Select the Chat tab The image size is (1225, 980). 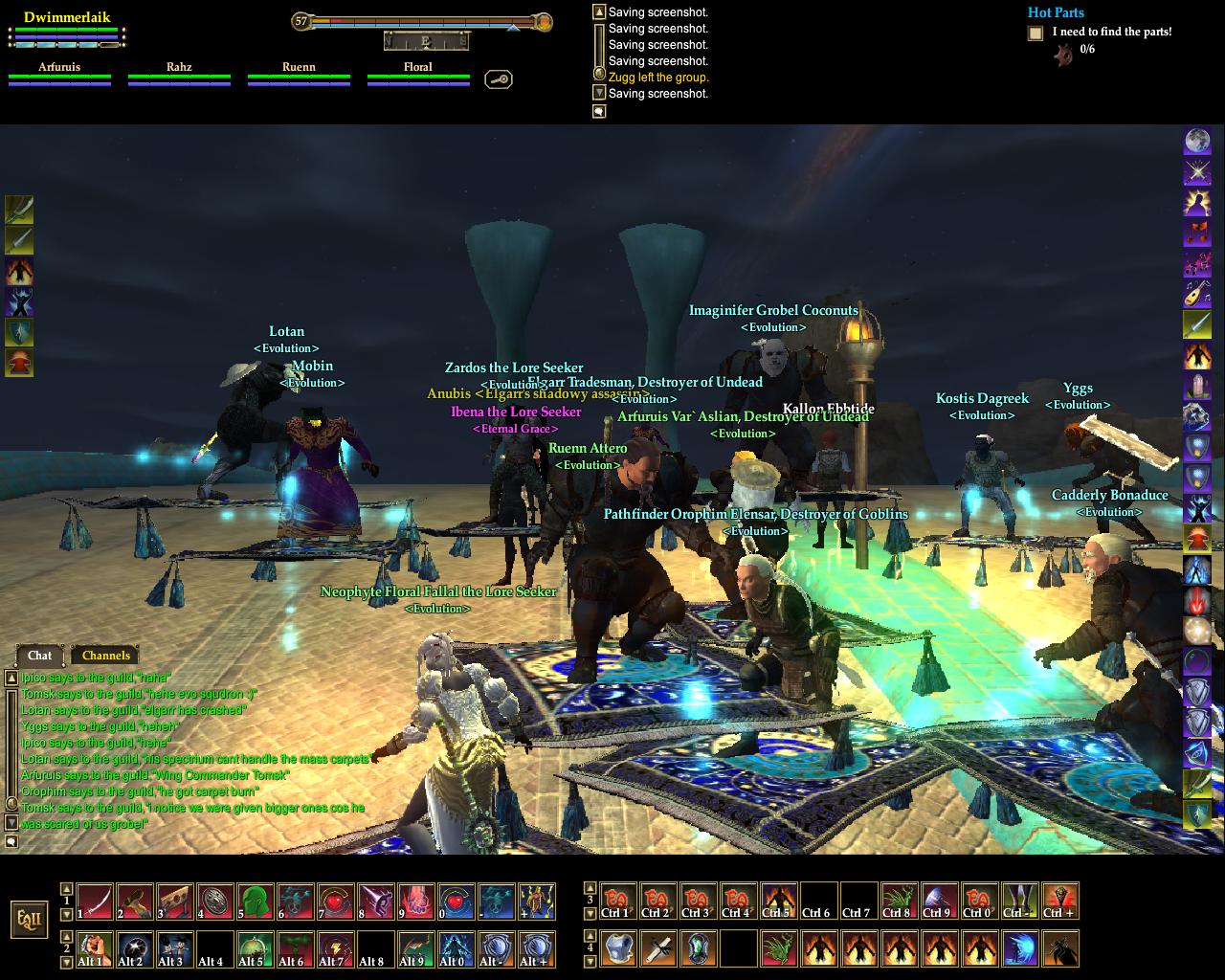pos(40,656)
